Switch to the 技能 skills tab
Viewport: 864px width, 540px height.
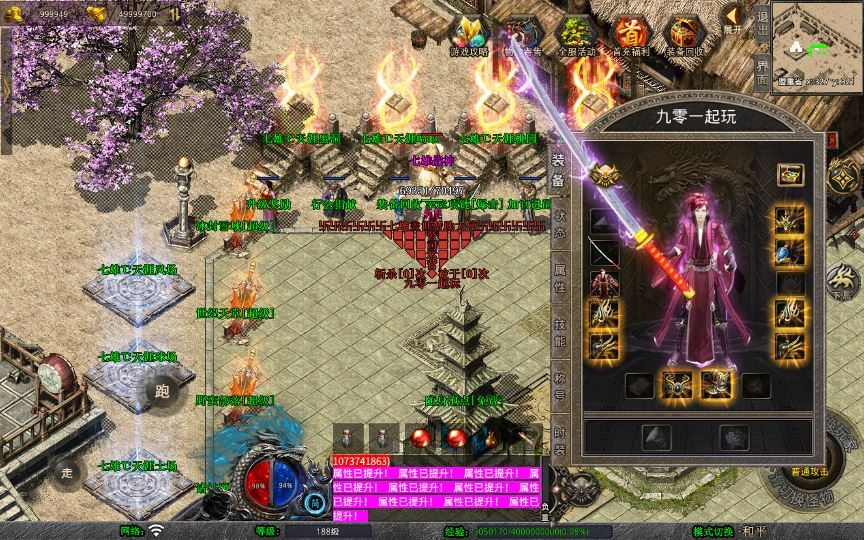click(x=559, y=331)
